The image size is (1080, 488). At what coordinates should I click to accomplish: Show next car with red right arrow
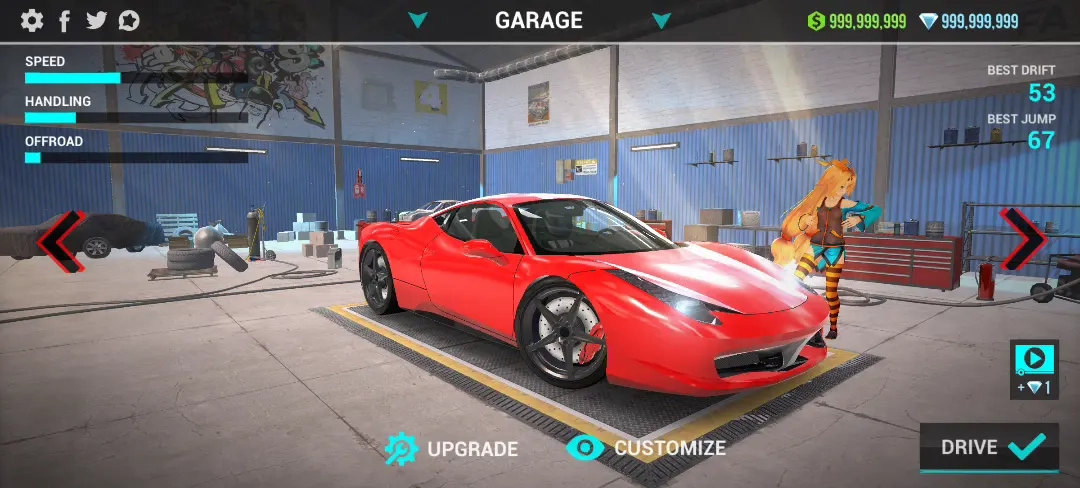(1022, 239)
